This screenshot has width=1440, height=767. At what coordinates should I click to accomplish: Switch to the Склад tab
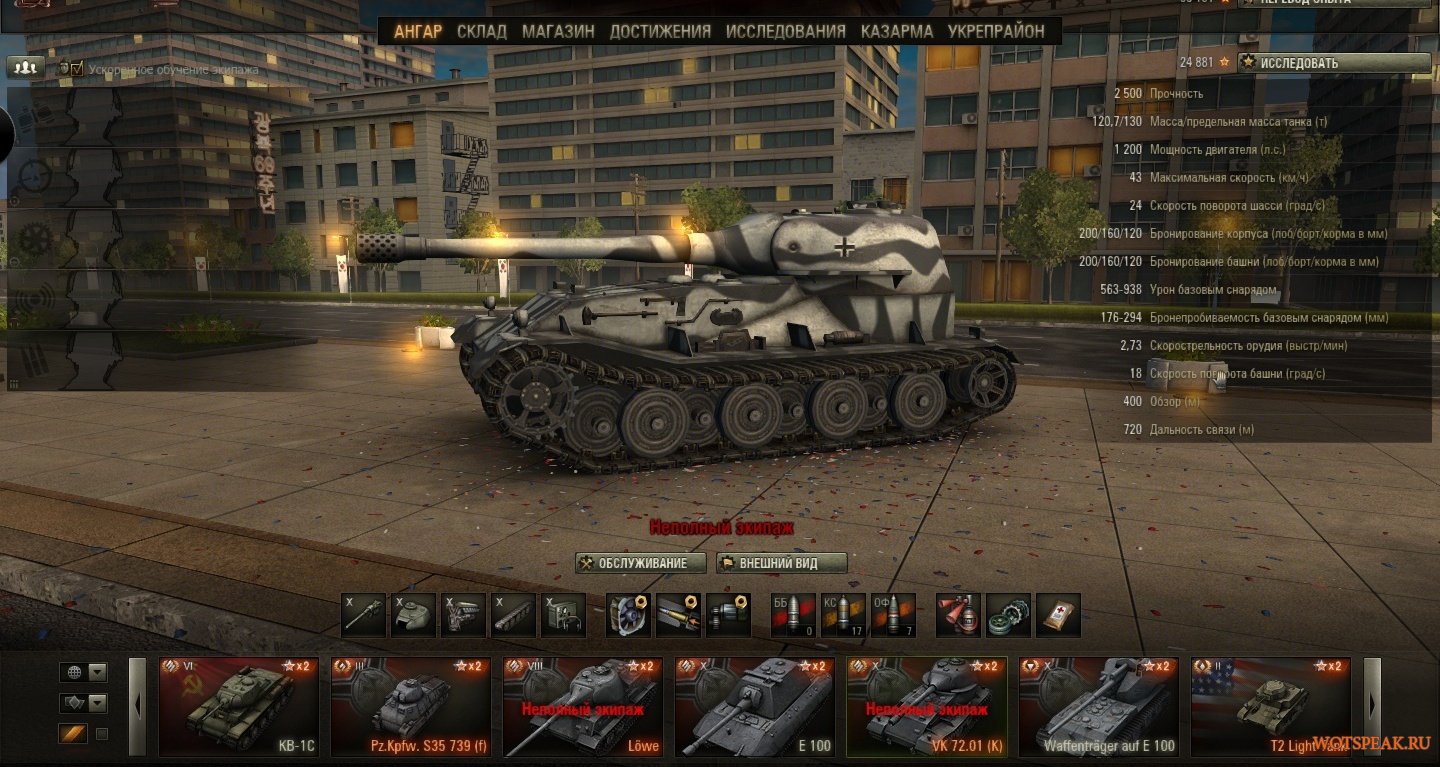pyautogui.click(x=482, y=31)
